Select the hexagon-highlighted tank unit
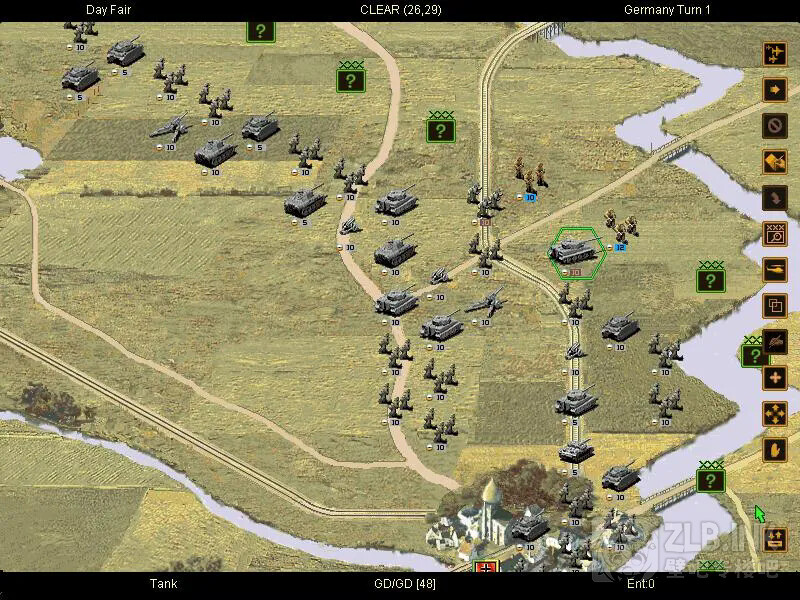This screenshot has width=800, height=600. (575, 250)
